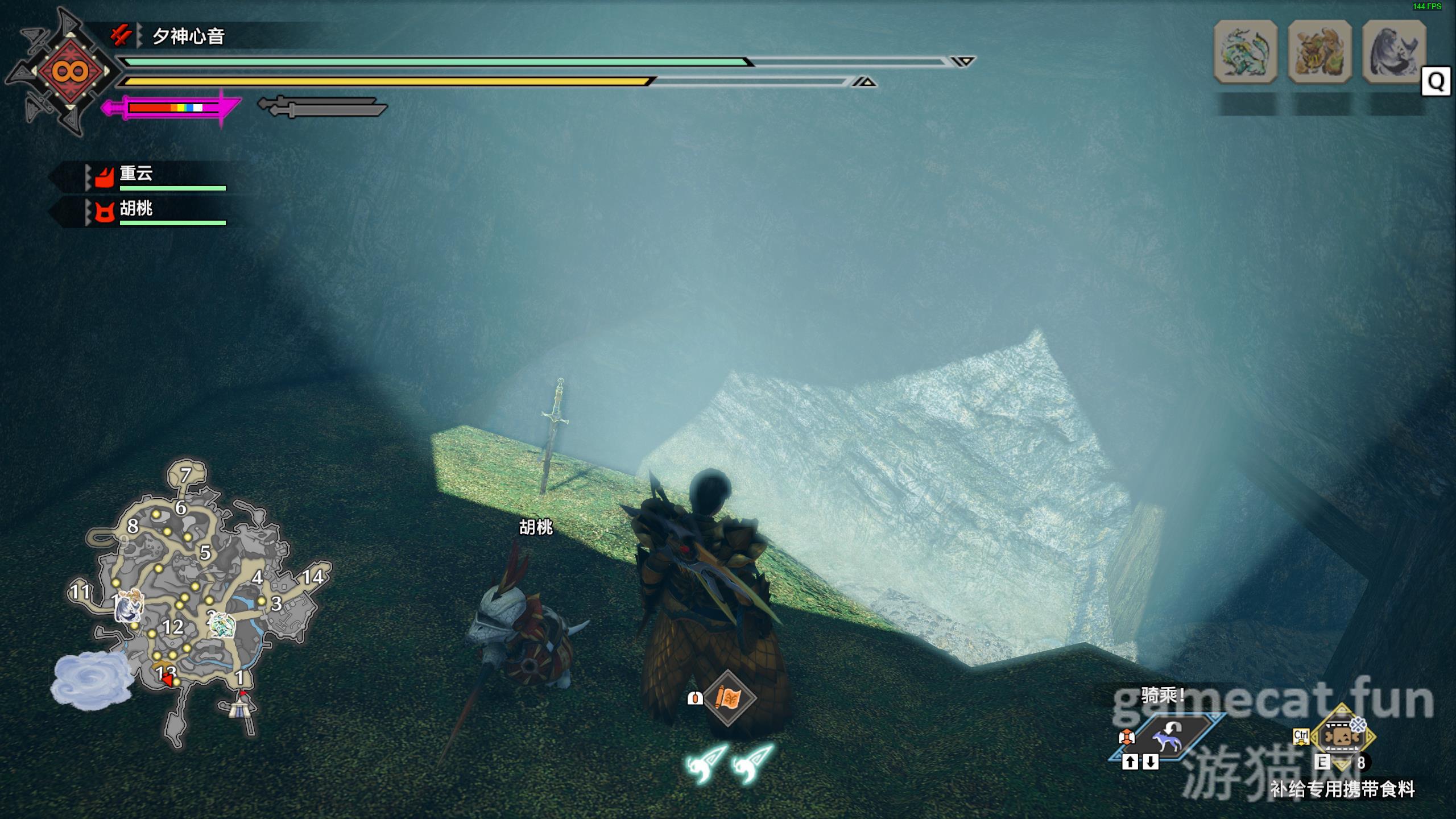Click the red infinity quest emblem
The image size is (1456, 819).
click(69, 72)
